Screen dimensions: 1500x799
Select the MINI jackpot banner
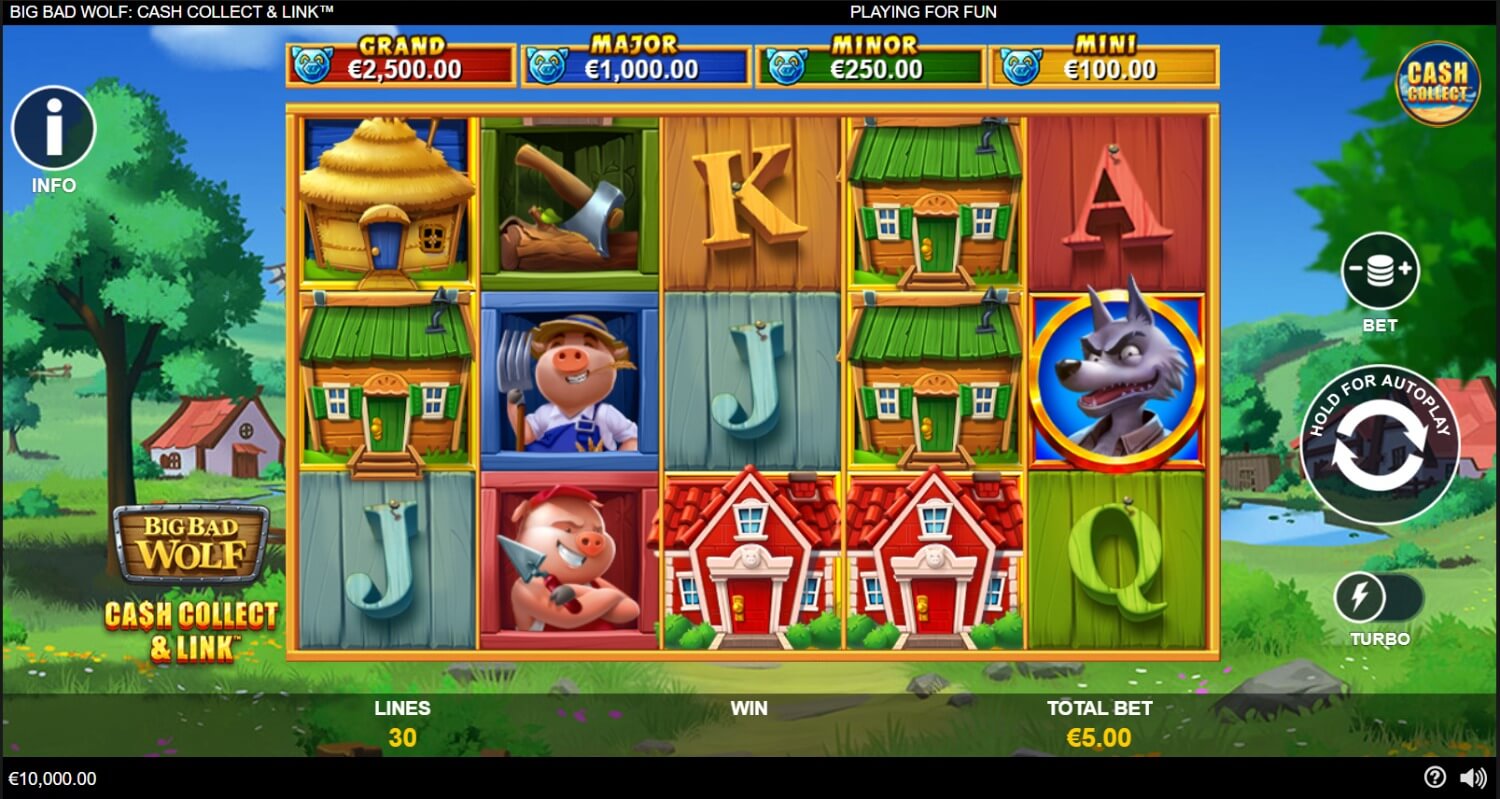[x=1104, y=60]
